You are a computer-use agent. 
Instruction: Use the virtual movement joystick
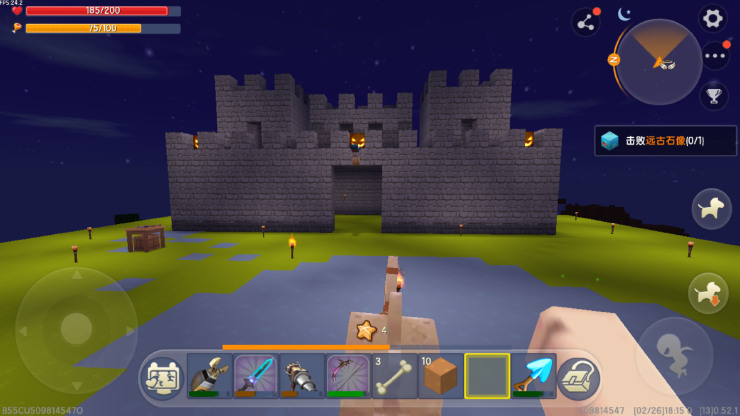[x=76, y=328]
